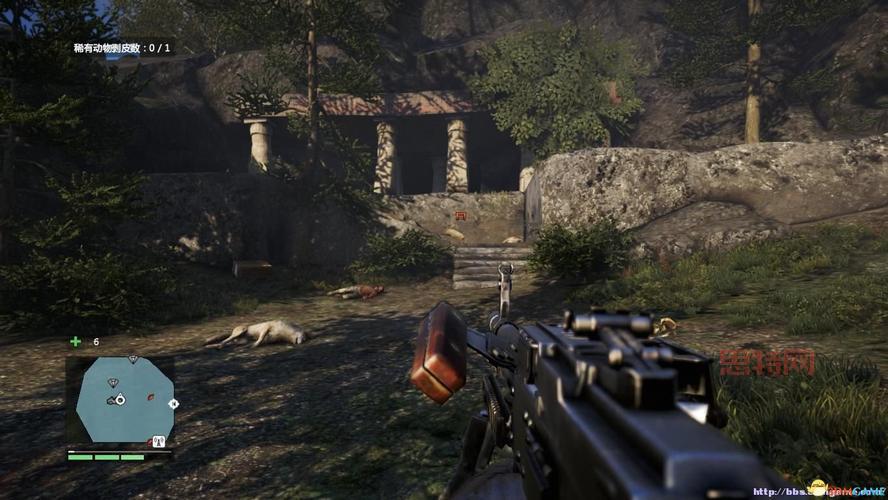Open the light-blue minimap
Viewport: 888px width, 500px height.
pos(120,400)
